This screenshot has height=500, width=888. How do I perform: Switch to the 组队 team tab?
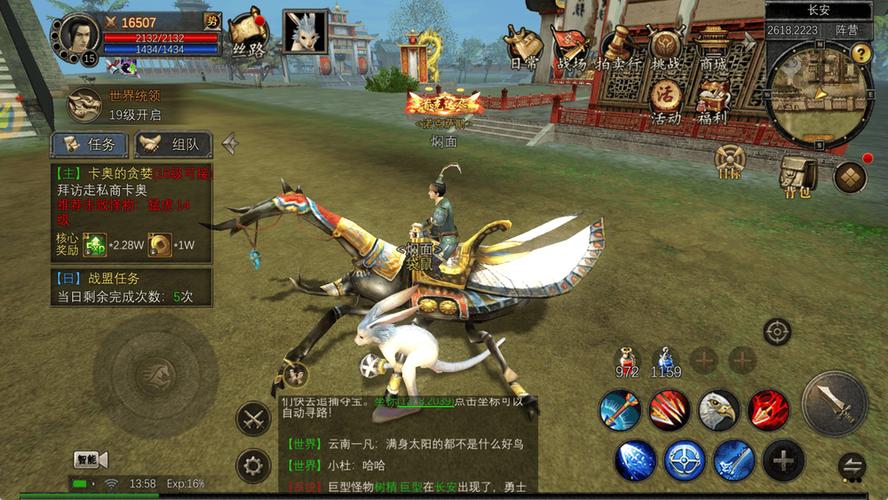pos(173,144)
